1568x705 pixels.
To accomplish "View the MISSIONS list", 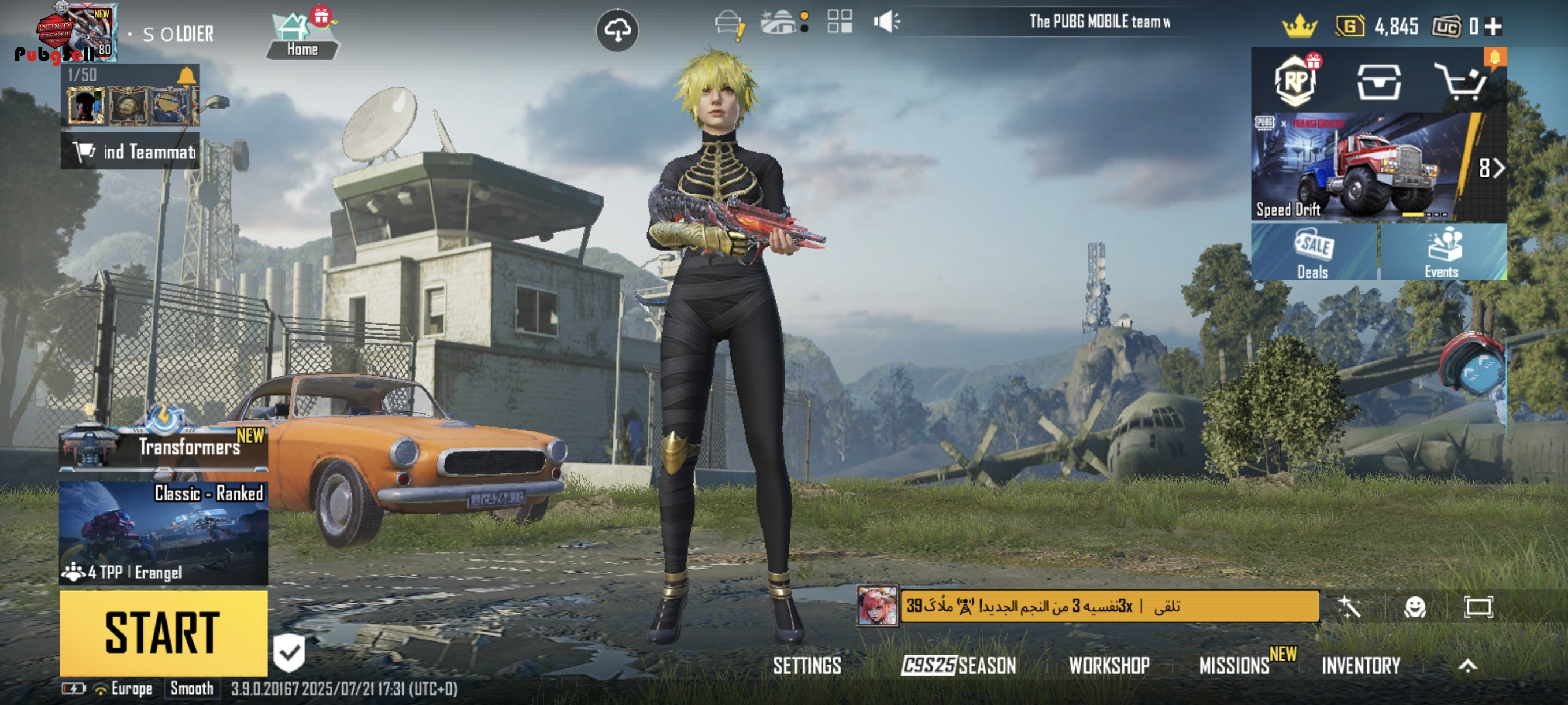I will (1234, 666).
